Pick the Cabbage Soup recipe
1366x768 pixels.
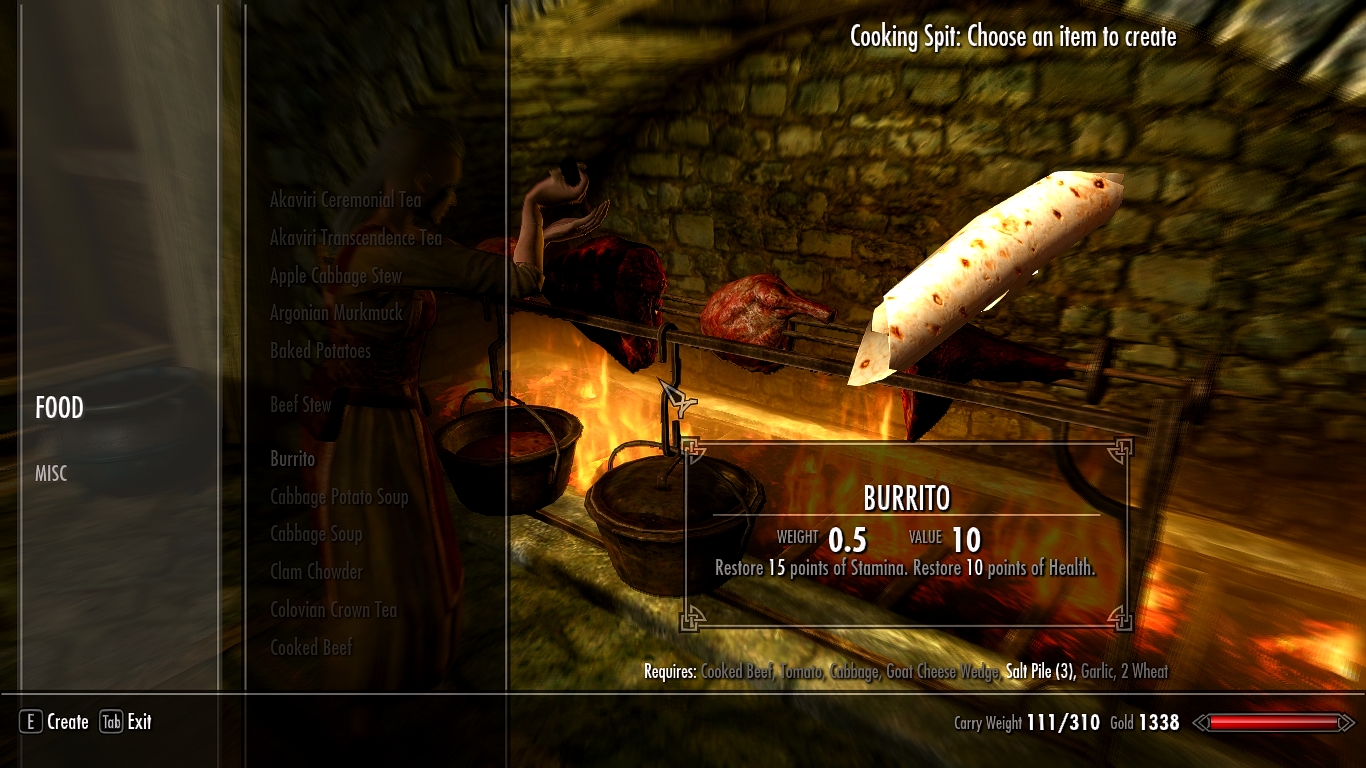[315, 534]
